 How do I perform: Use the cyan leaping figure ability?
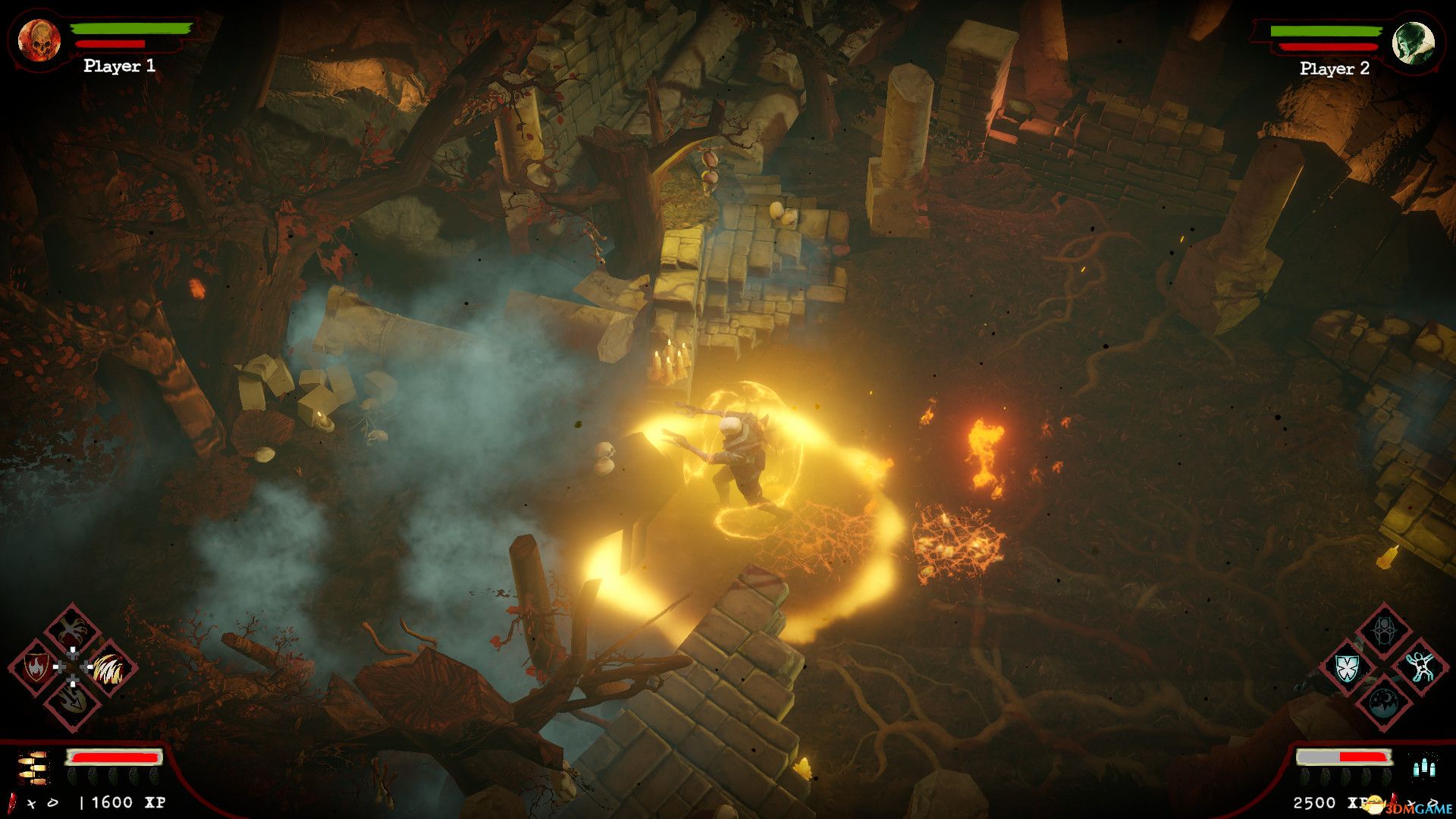click(x=1420, y=667)
